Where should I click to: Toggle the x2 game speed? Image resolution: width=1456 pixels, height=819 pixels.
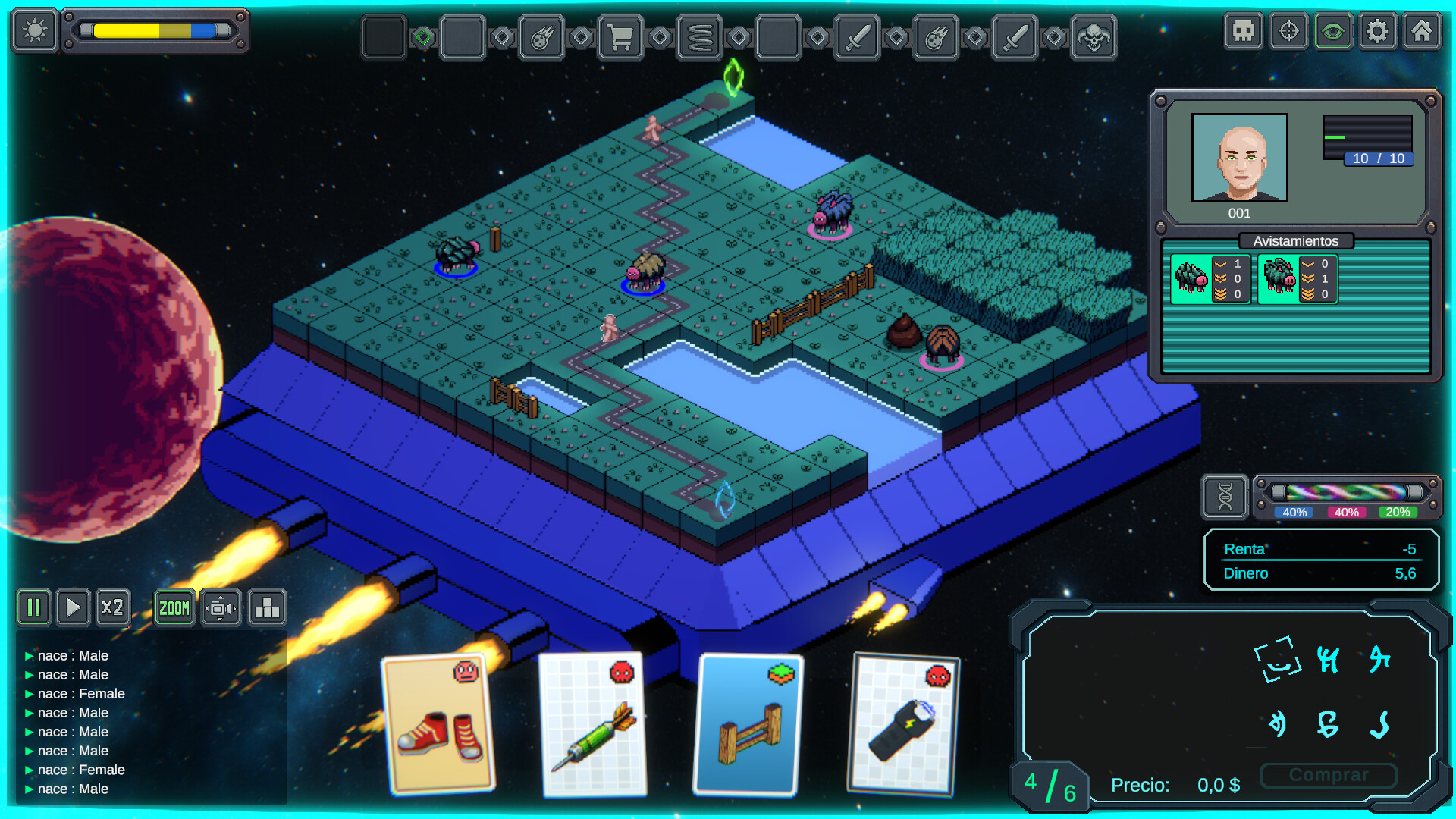click(x=113, y=607)
